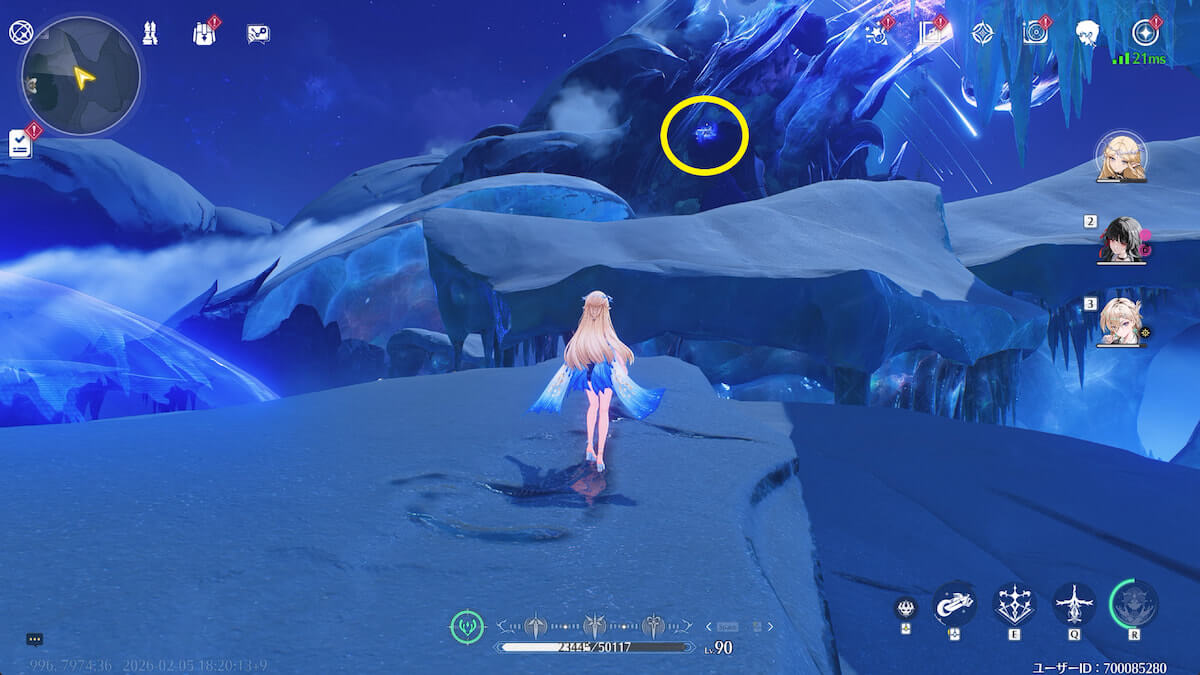Activate the E resonance skill
This screenshot has height=675, width=1200.
click(x=1014, y=604)
